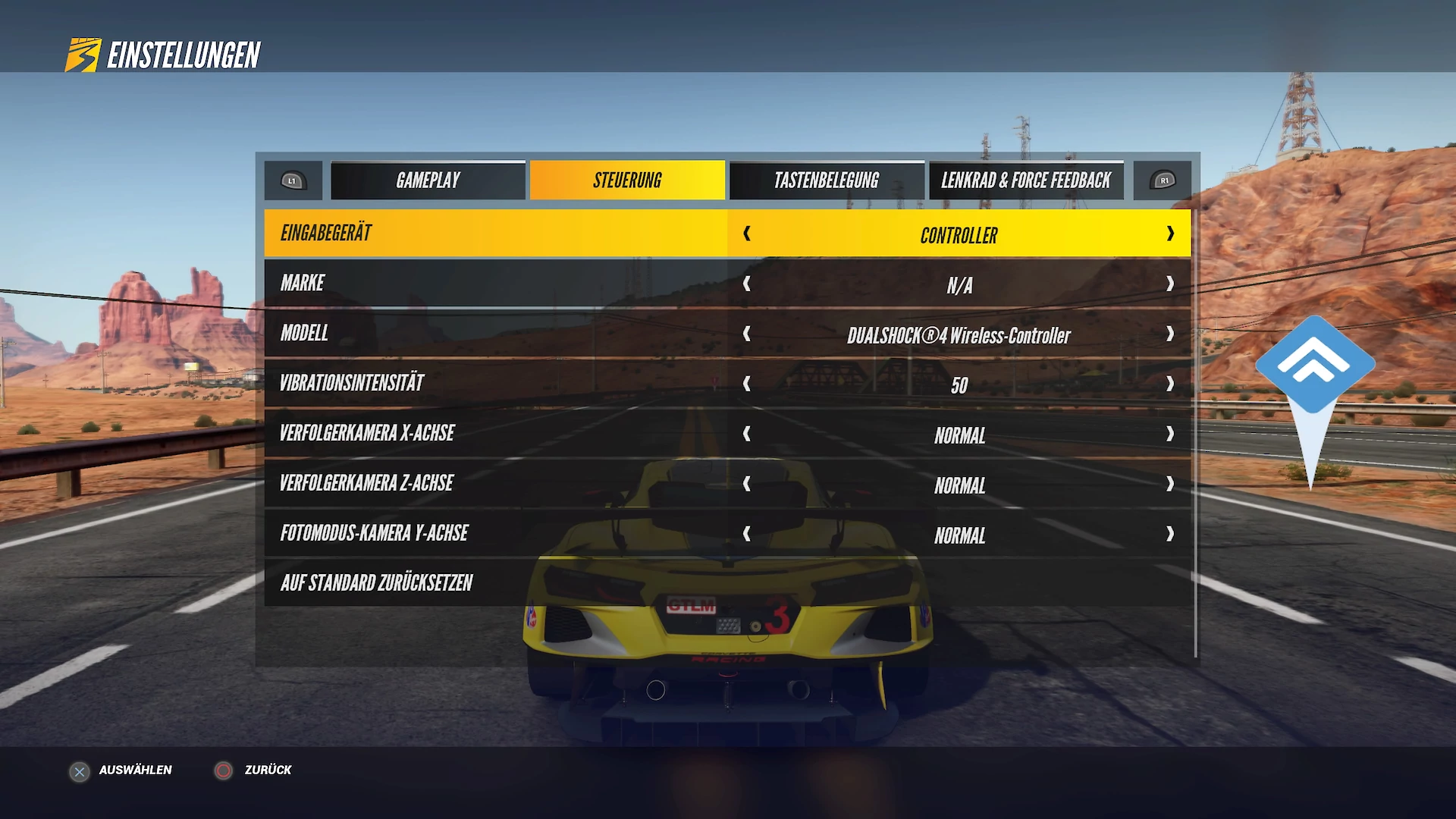
Task: Click right arrow next to Controller
Action: (1170, 234)
